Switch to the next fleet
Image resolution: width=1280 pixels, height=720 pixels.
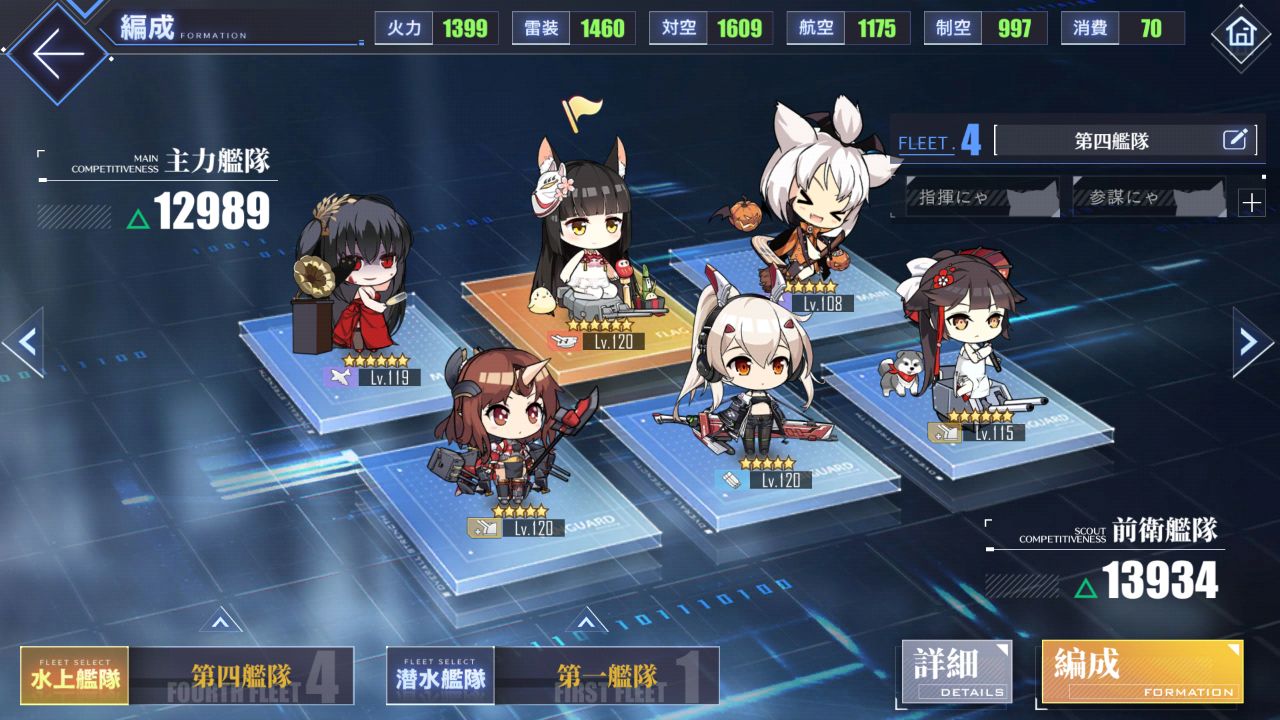click(1253, 343)
